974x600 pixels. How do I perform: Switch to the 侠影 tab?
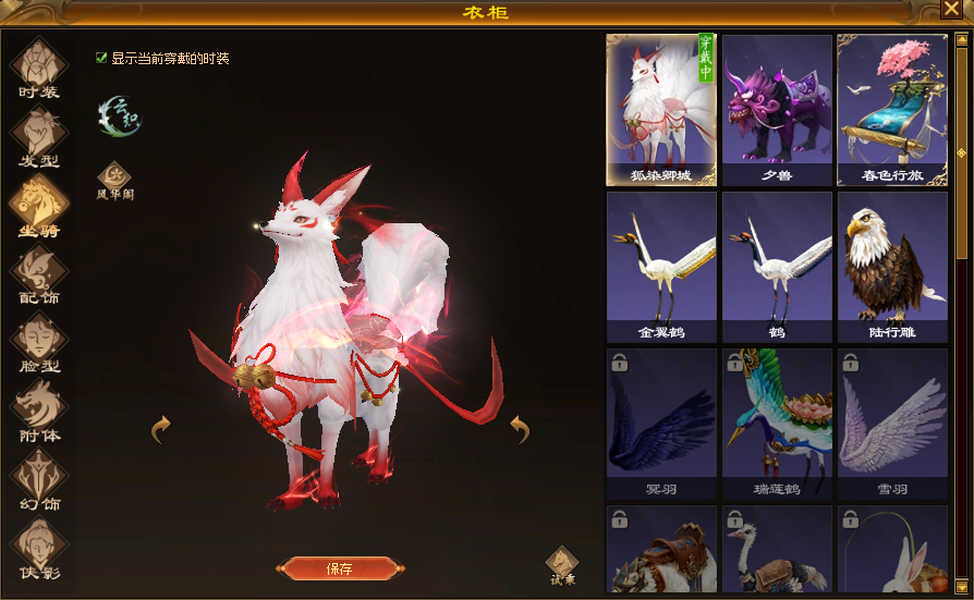39,546
